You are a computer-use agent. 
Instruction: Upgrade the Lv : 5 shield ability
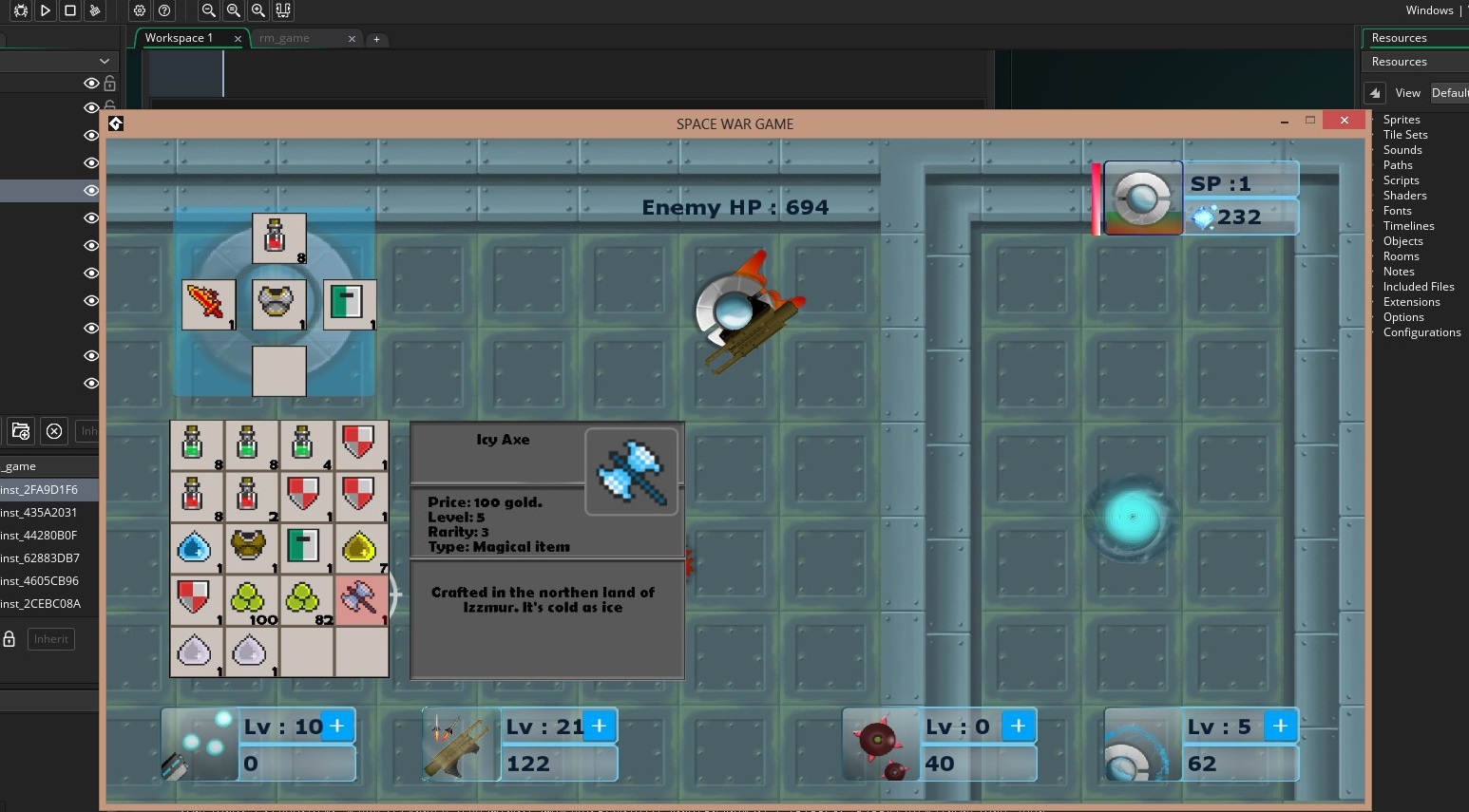click(1280, 727)
